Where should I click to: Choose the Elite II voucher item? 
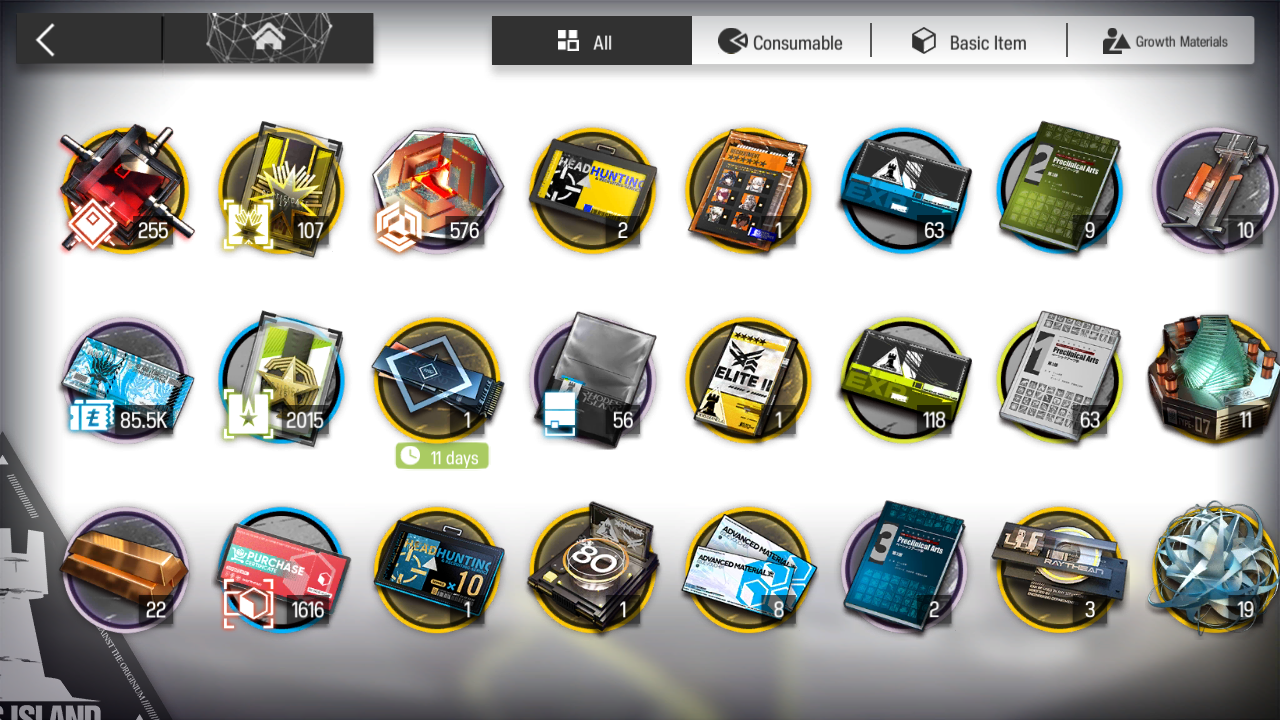[x=748, y=380]
